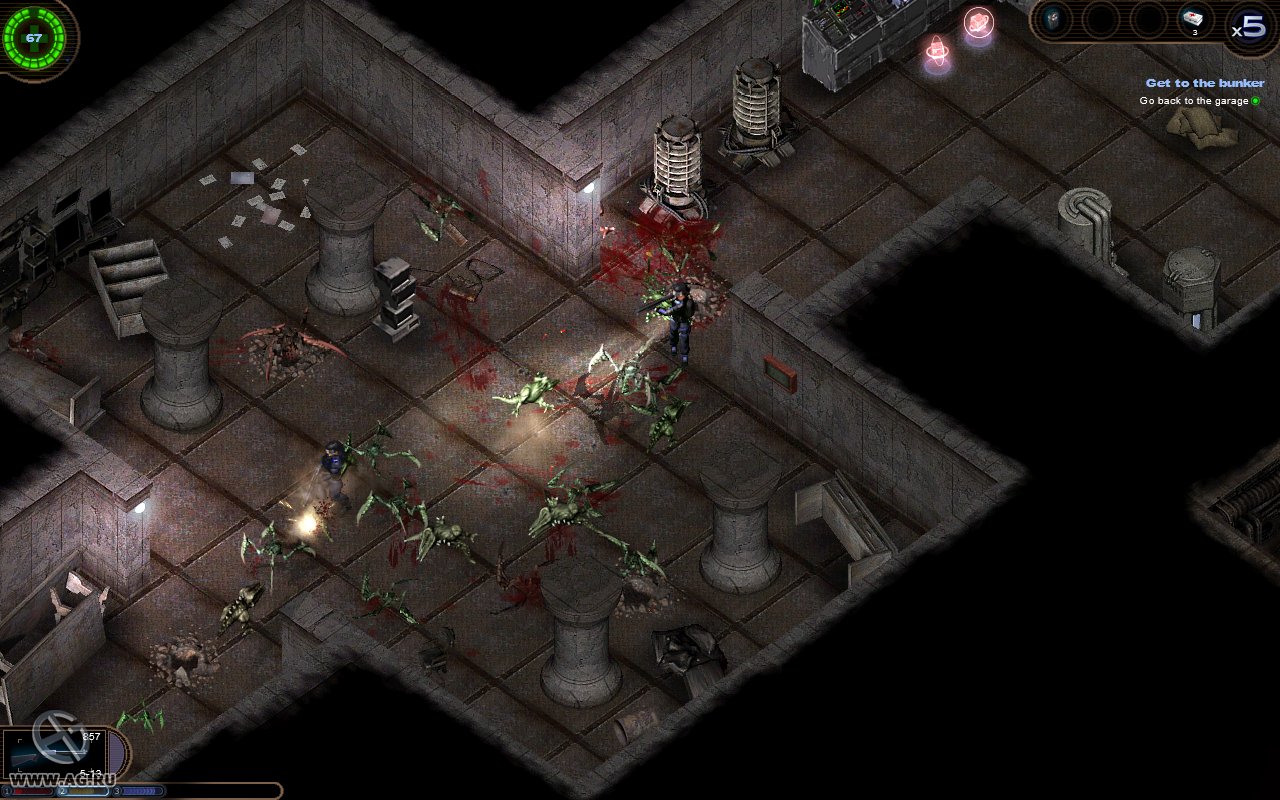Select the Go back to the garage objective entry

coord(1195,100)
